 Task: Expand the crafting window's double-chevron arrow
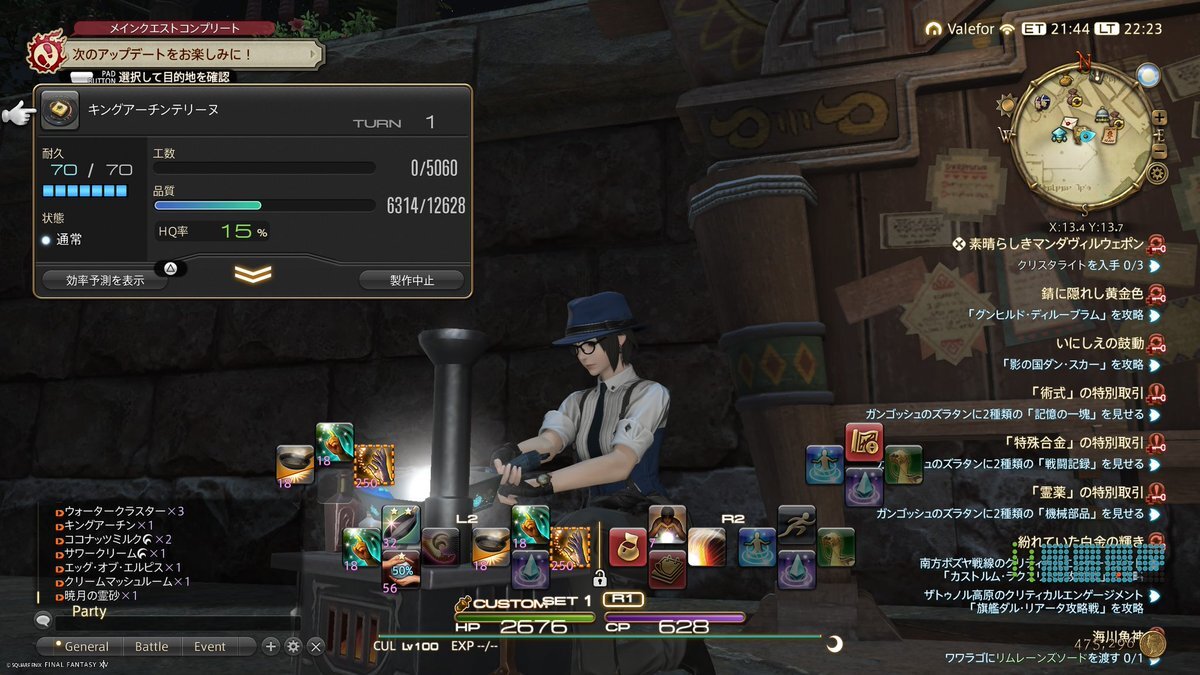pos(252,274)
